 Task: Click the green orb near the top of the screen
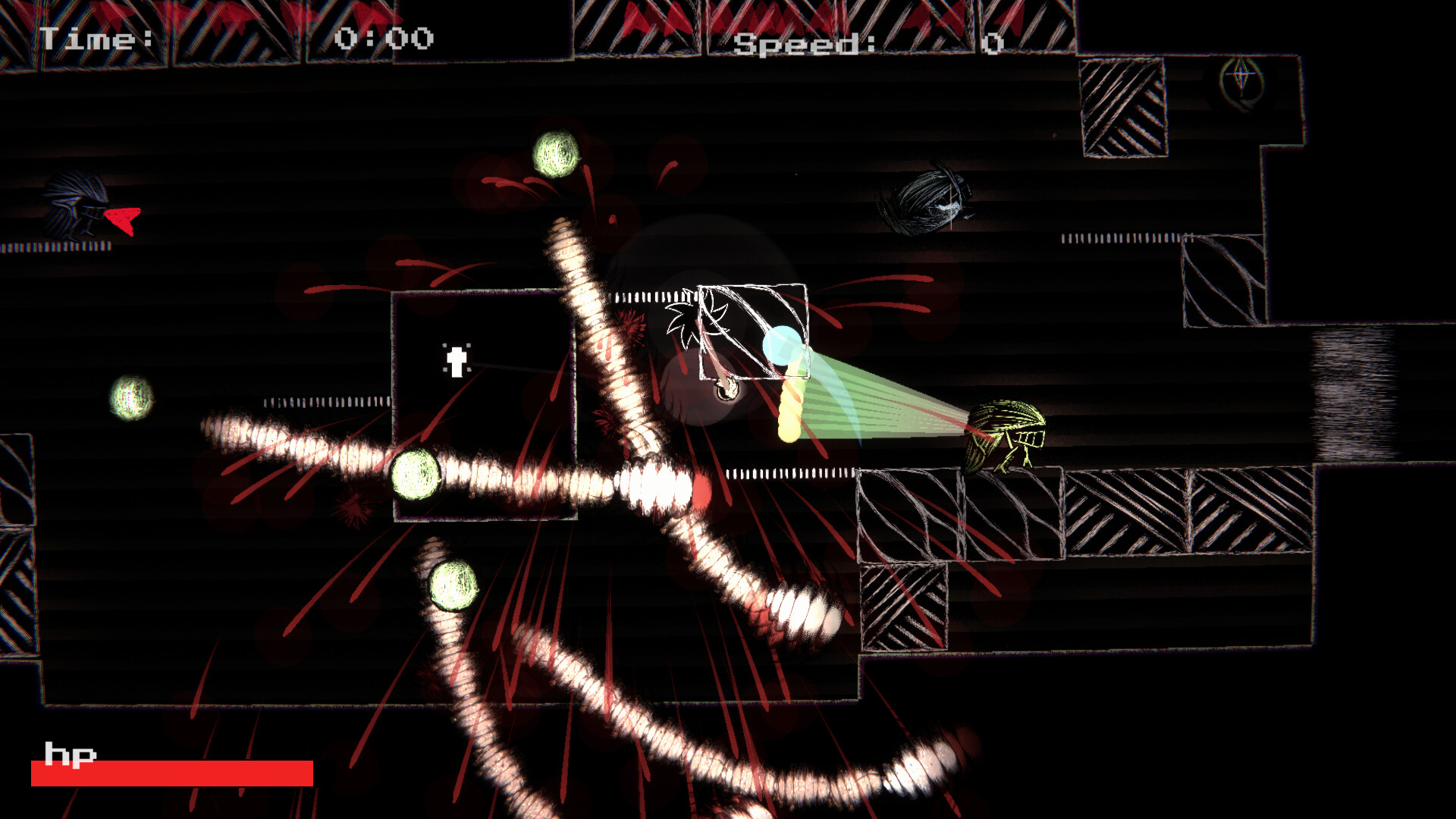pos(557,154)
